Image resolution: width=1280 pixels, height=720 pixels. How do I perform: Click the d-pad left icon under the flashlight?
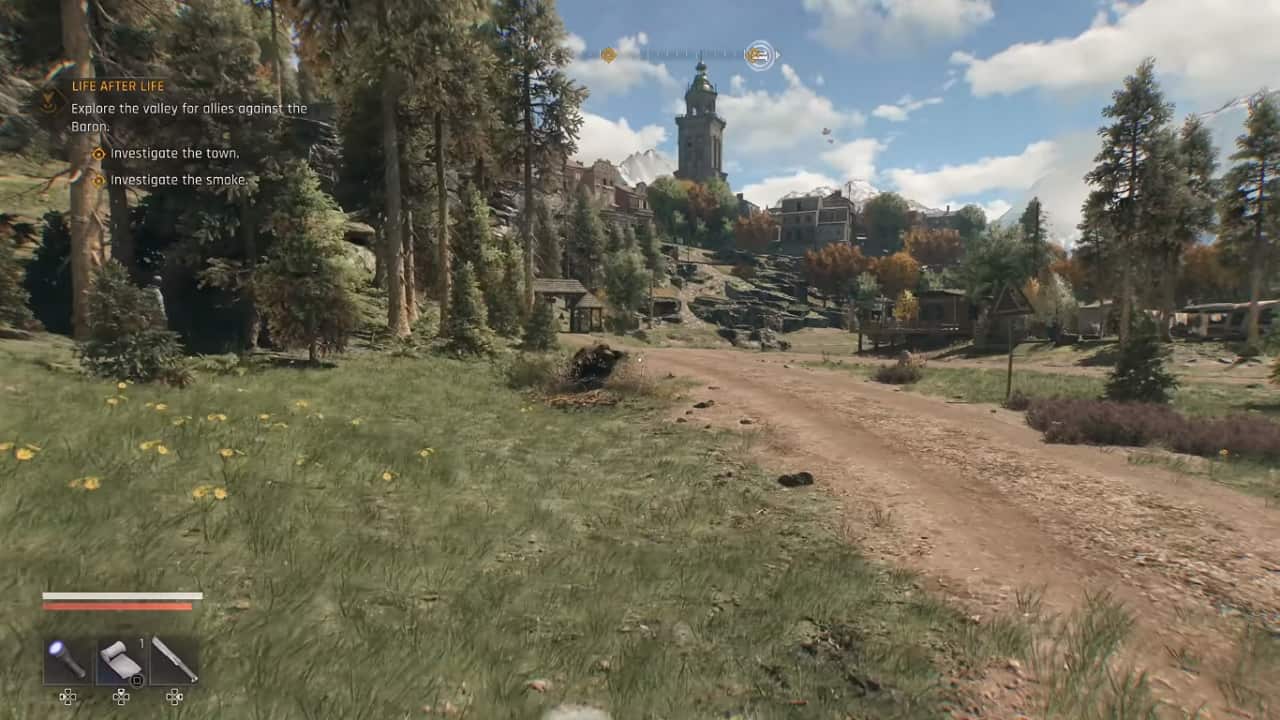point(68,697)
